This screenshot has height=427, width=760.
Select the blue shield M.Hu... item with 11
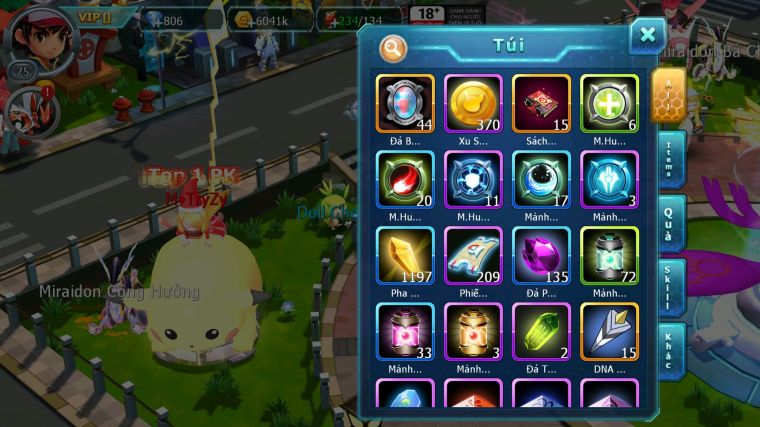(473, 180)
